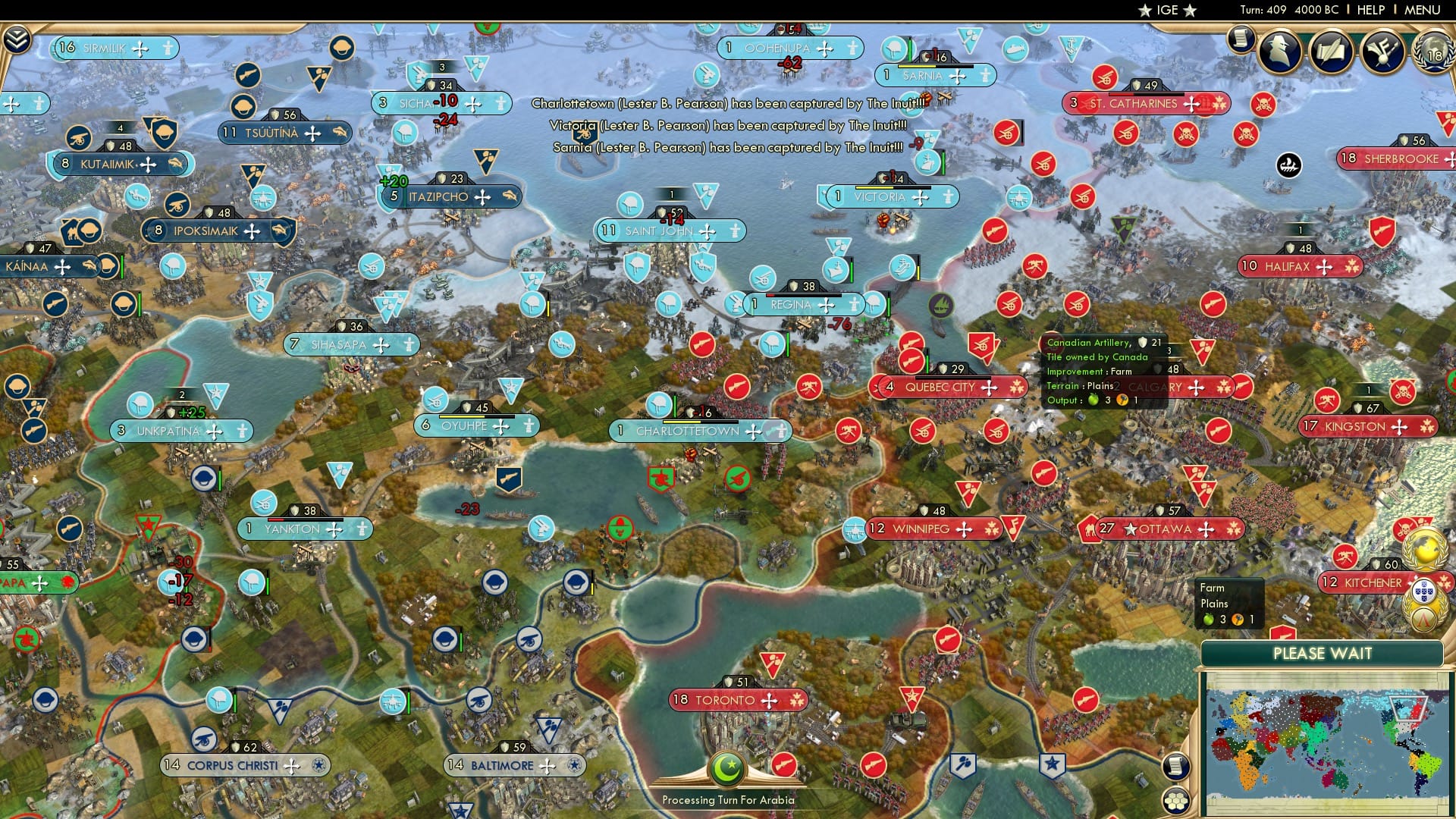This screenshot has width=1456, height=819.
Task: Open the MENU
Action: coord(1426,11)
